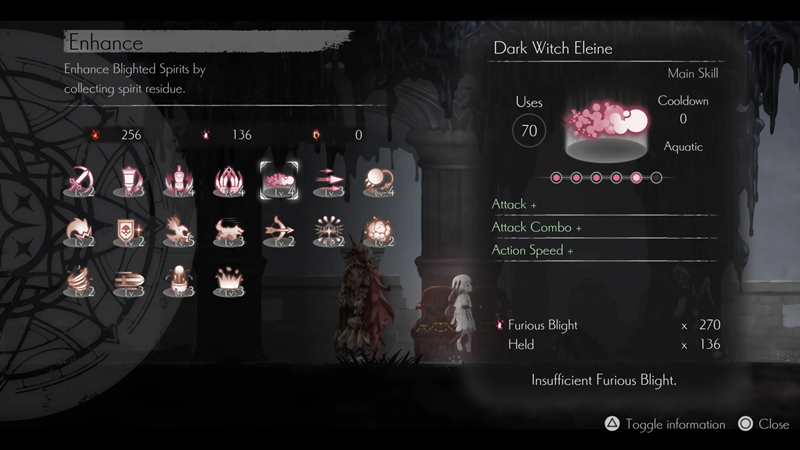The height and width of the screenshot is (450, 800).
Task: Select the sword slash spirit icon
Action: click(79, 180)
